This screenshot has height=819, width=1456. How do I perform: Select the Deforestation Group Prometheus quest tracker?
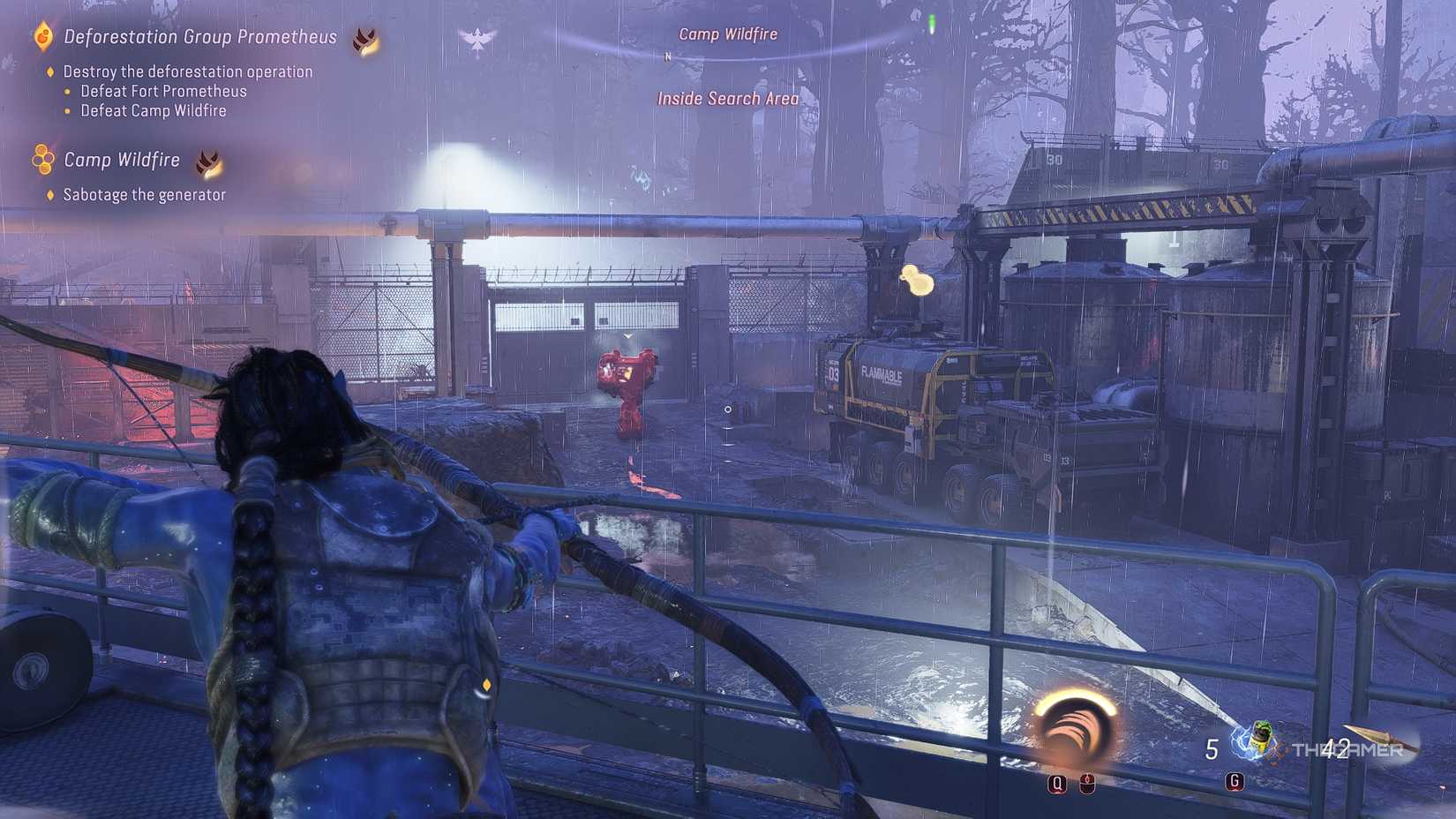pyautogui.click(x=200, y=37)
